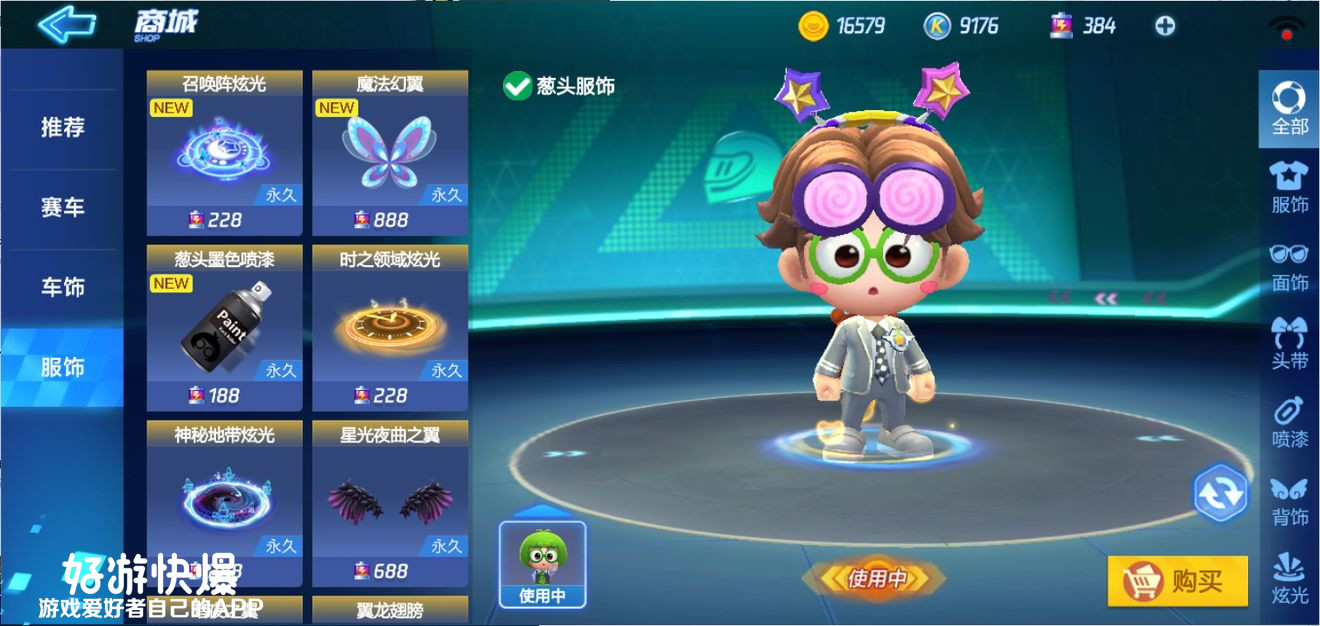This screenshot has width=1320, height=626.
Task: Toggle the 葱头服饰 checkbox
Action: point(517,86)
